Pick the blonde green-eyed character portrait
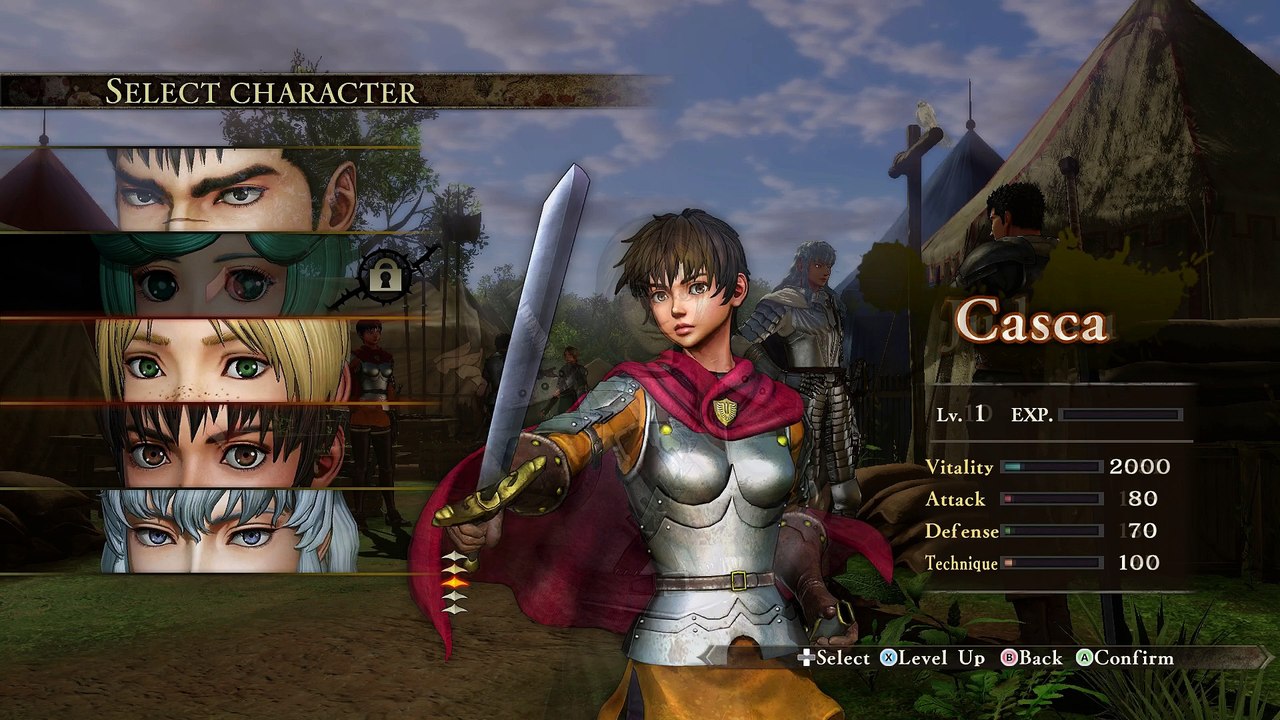This screenshot has width=1280, height=720. point(222,361)
